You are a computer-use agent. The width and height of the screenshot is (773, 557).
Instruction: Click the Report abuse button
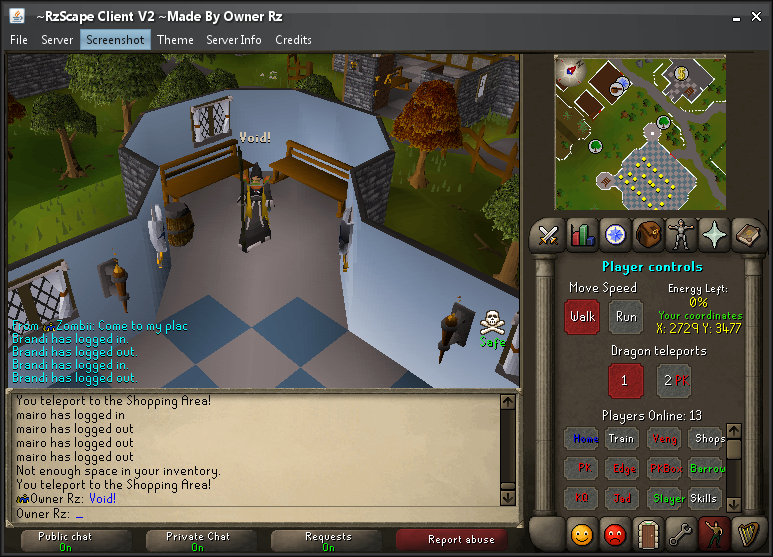(460, 540)
